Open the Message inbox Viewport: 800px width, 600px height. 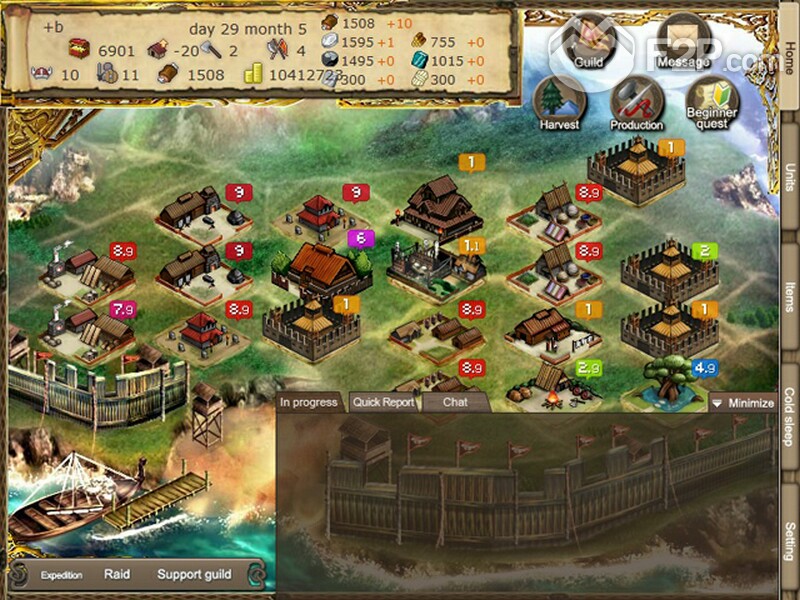(684, 42)
